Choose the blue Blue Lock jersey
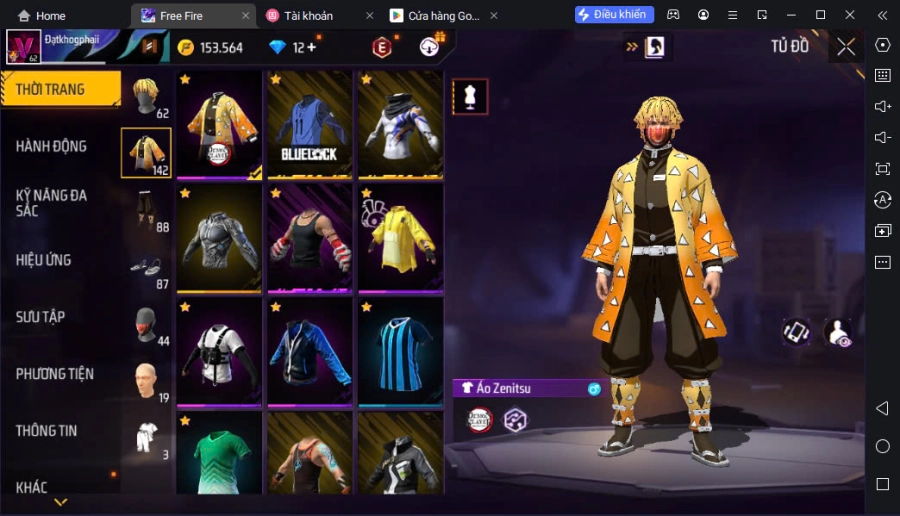 [x=309, y=124]
